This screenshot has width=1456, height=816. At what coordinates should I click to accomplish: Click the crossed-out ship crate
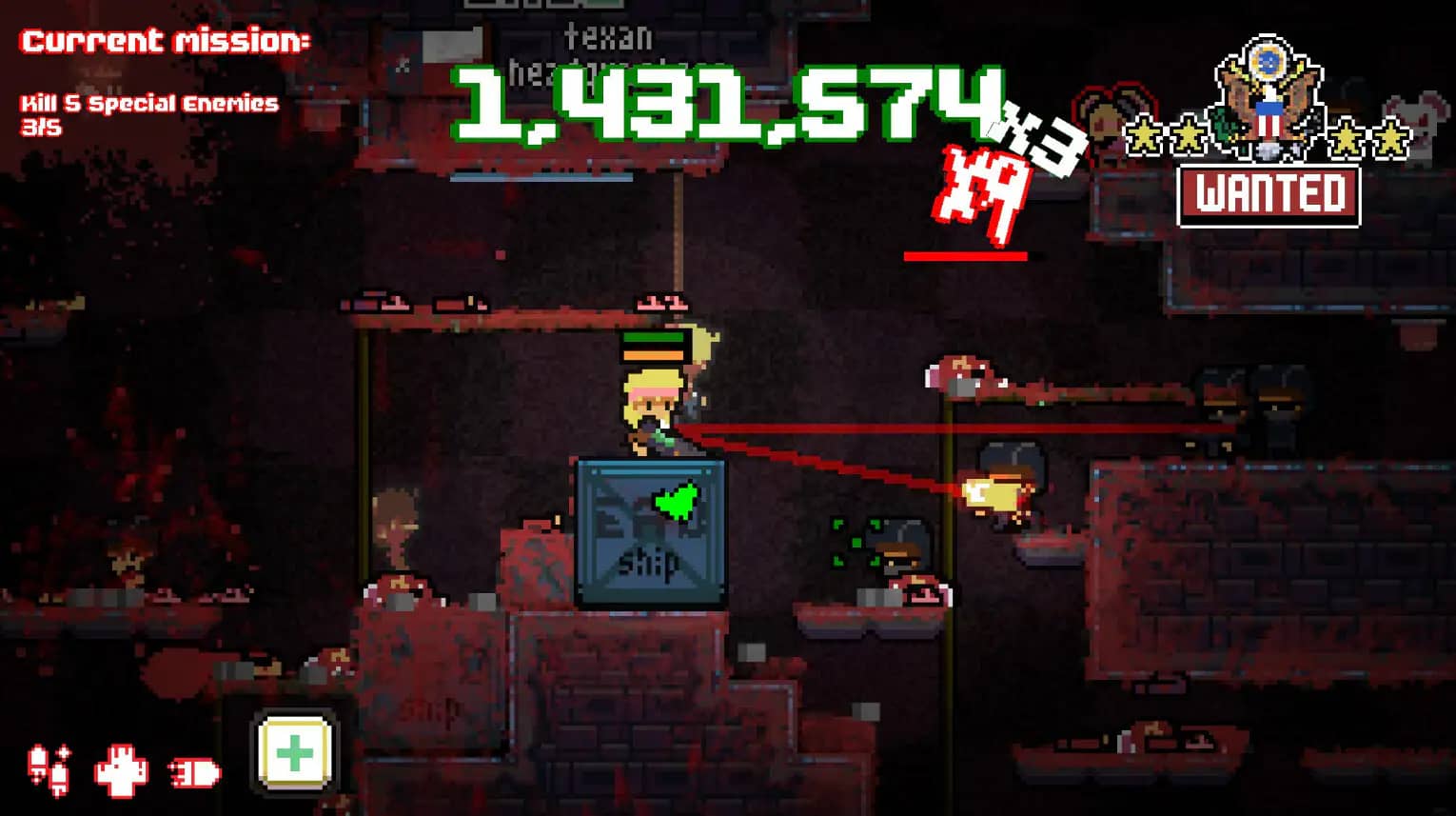(x=647, y=533)
